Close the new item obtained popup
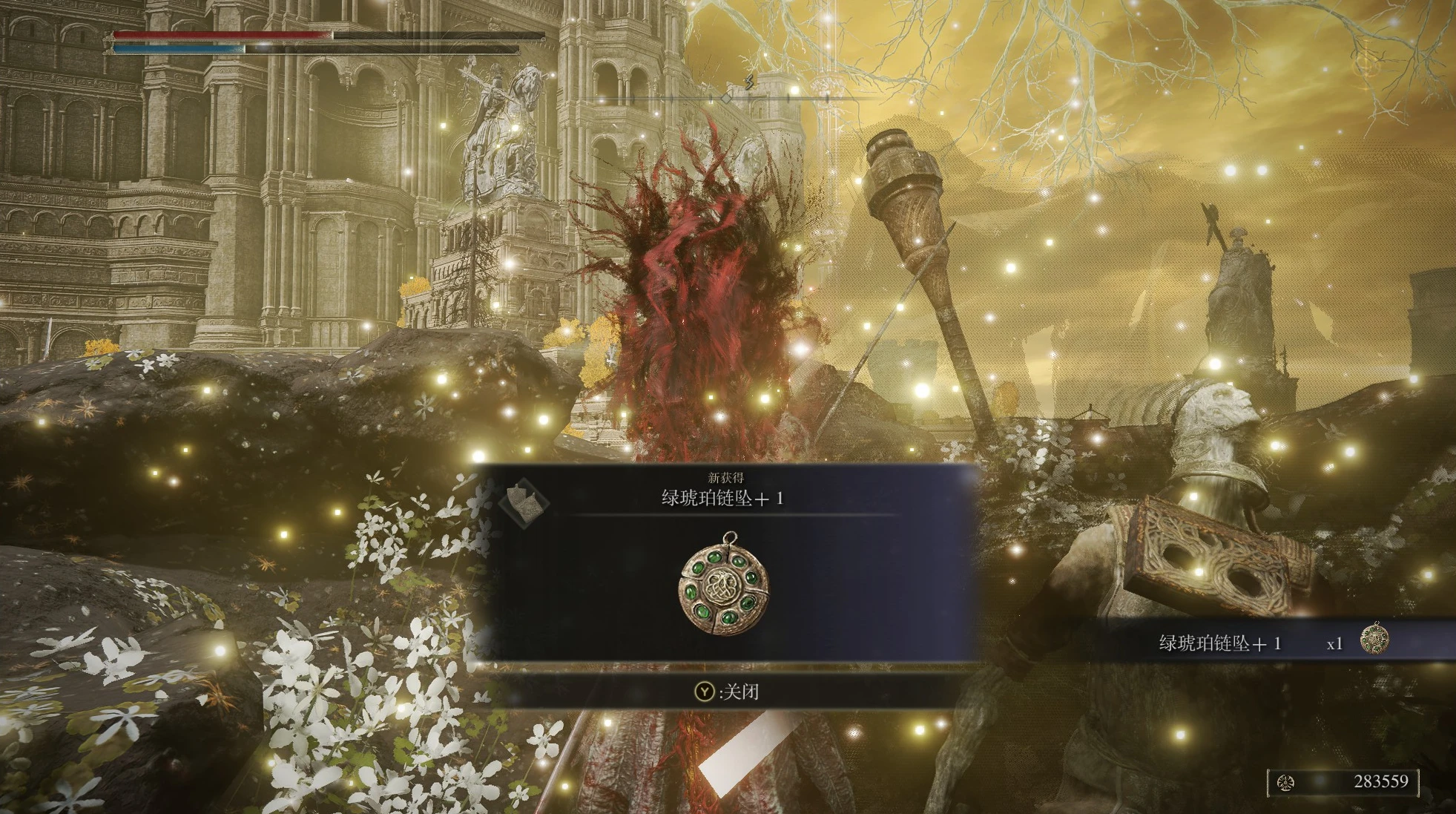 tap(727, 692)
